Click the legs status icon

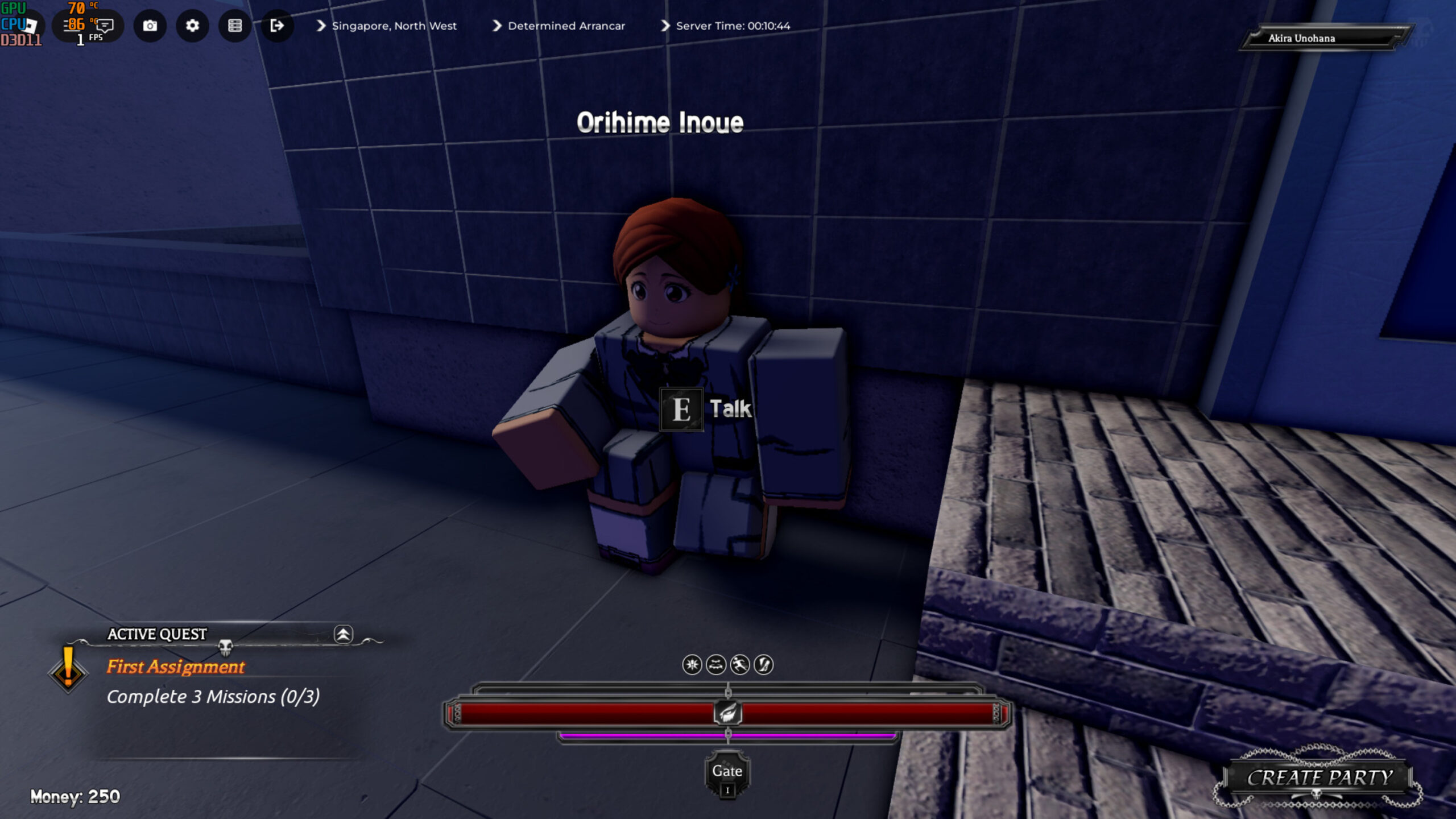(764, 664)
